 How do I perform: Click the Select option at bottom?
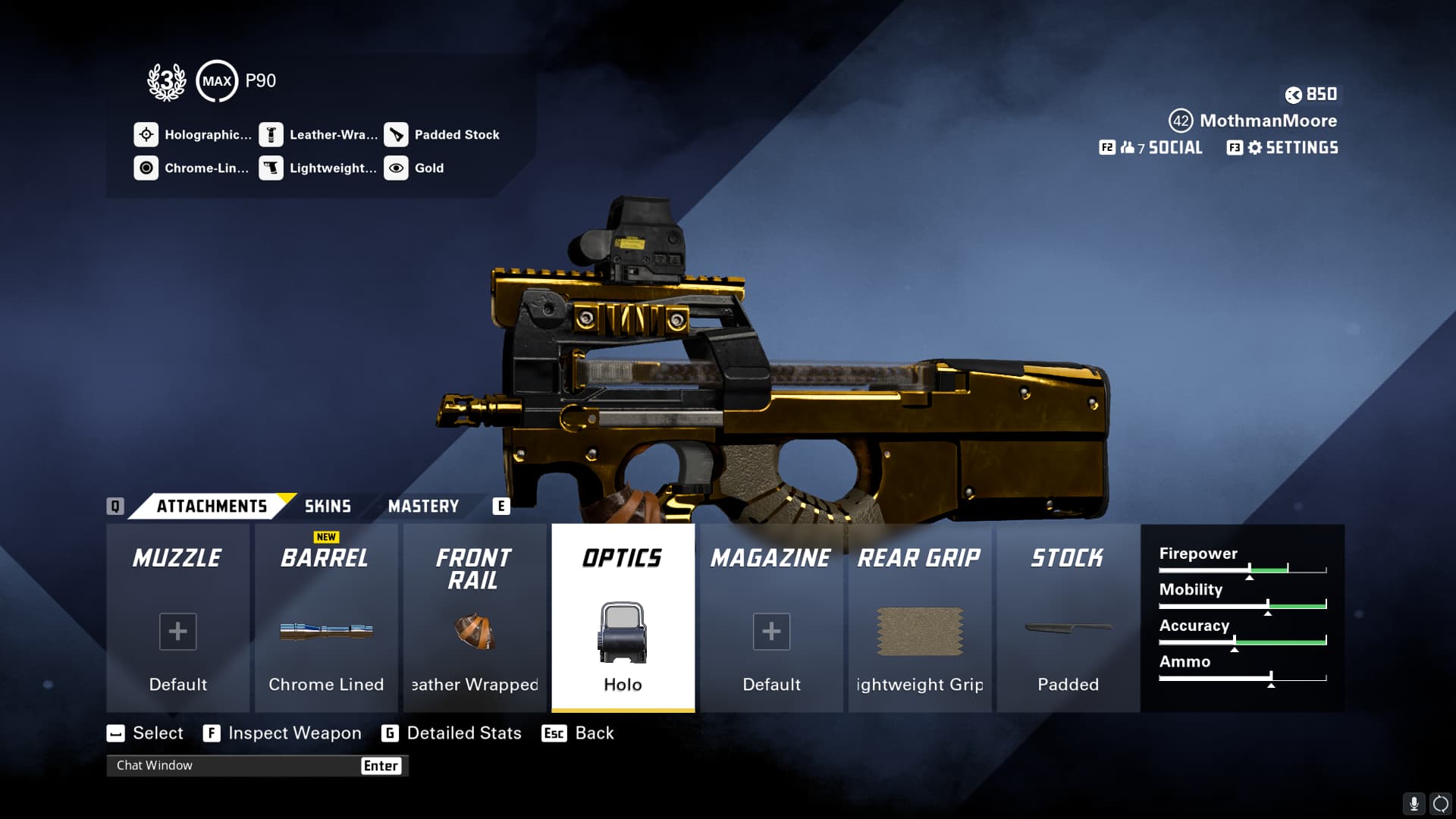click(x=146, y=733)
